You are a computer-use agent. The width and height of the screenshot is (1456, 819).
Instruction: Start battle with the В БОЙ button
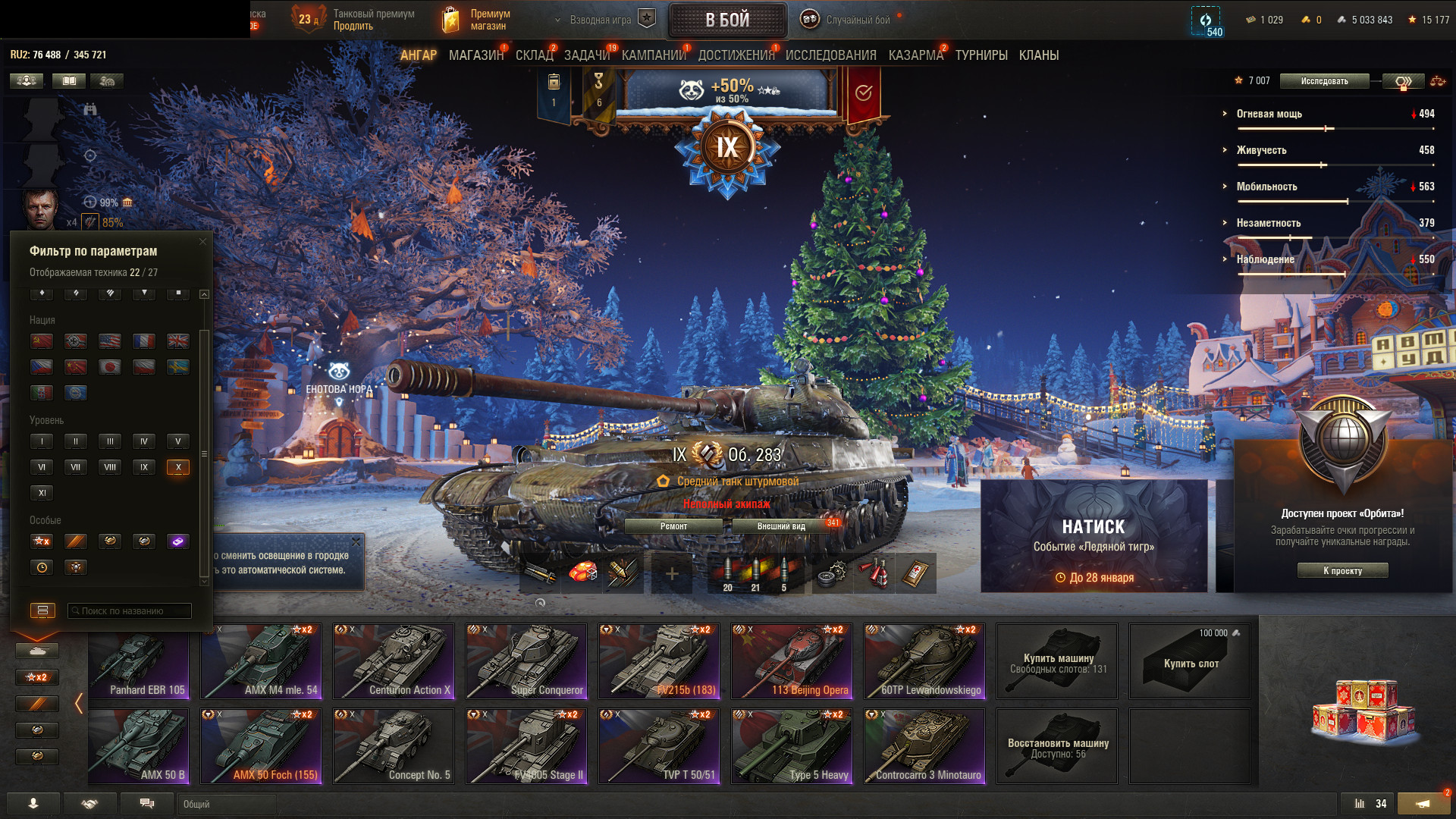coord(727,20)
